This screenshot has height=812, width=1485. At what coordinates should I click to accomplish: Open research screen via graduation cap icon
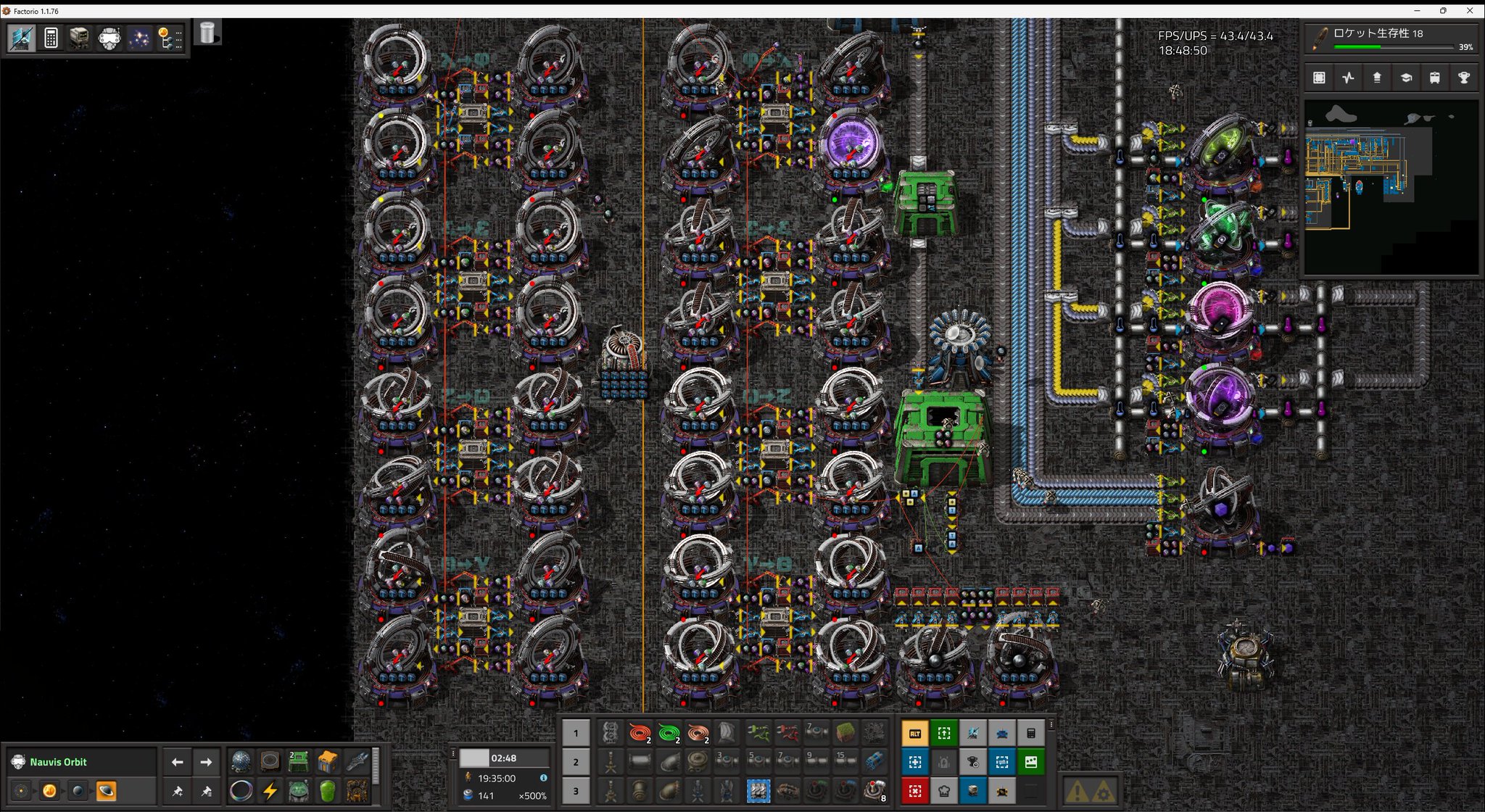(1405, 78)
